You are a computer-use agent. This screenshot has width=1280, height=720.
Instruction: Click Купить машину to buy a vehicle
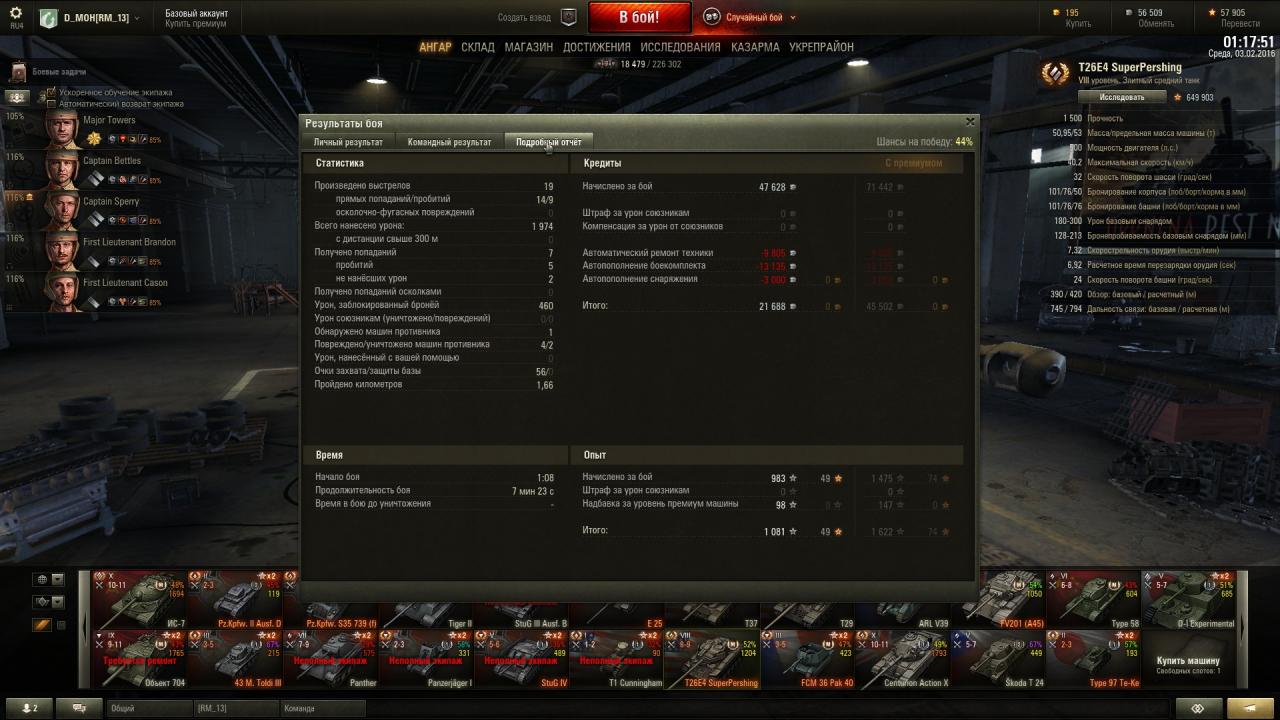(x=1188, y=660)
